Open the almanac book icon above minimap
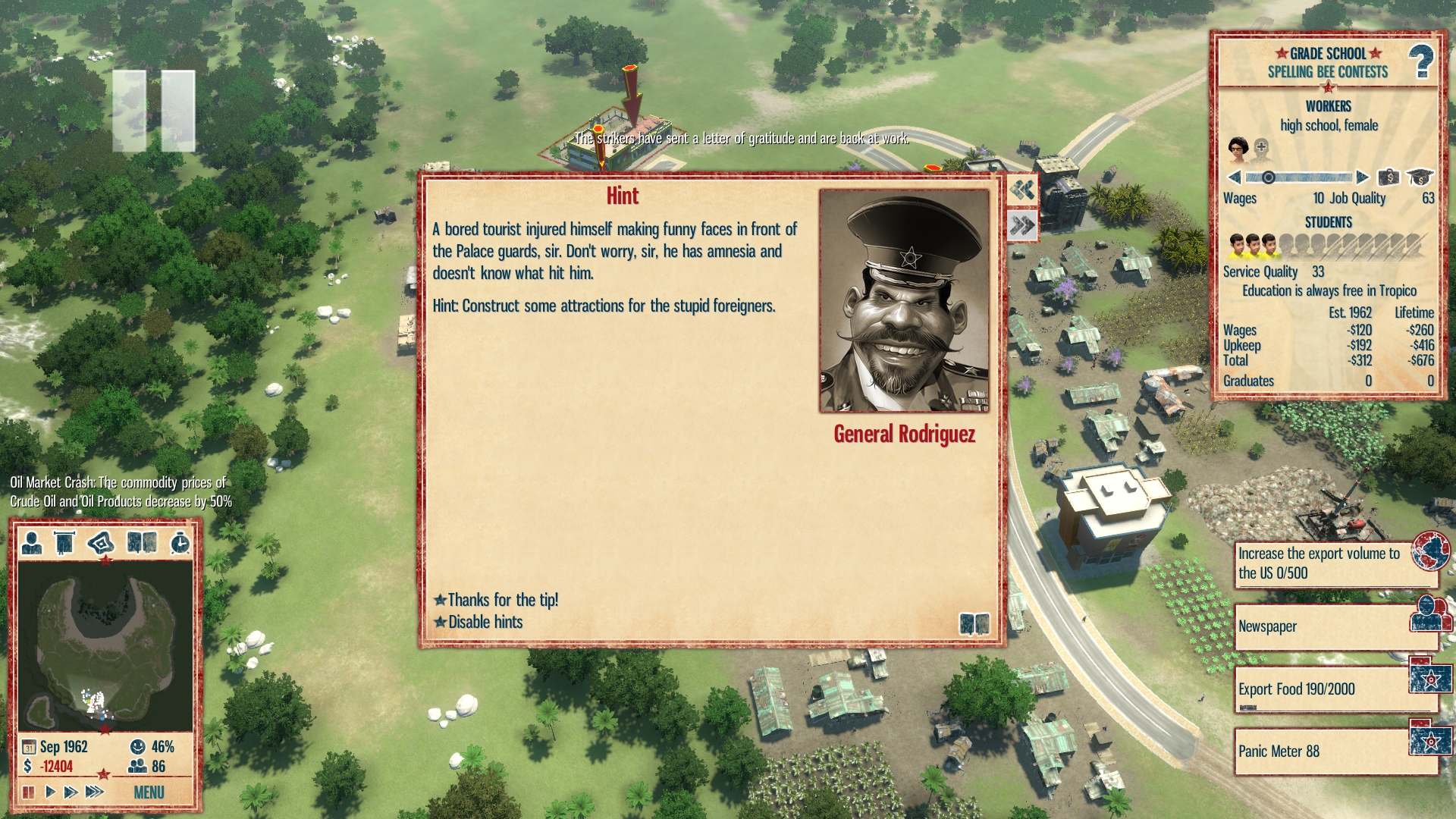Screen dimensions: 1456x819 (142, 543)
